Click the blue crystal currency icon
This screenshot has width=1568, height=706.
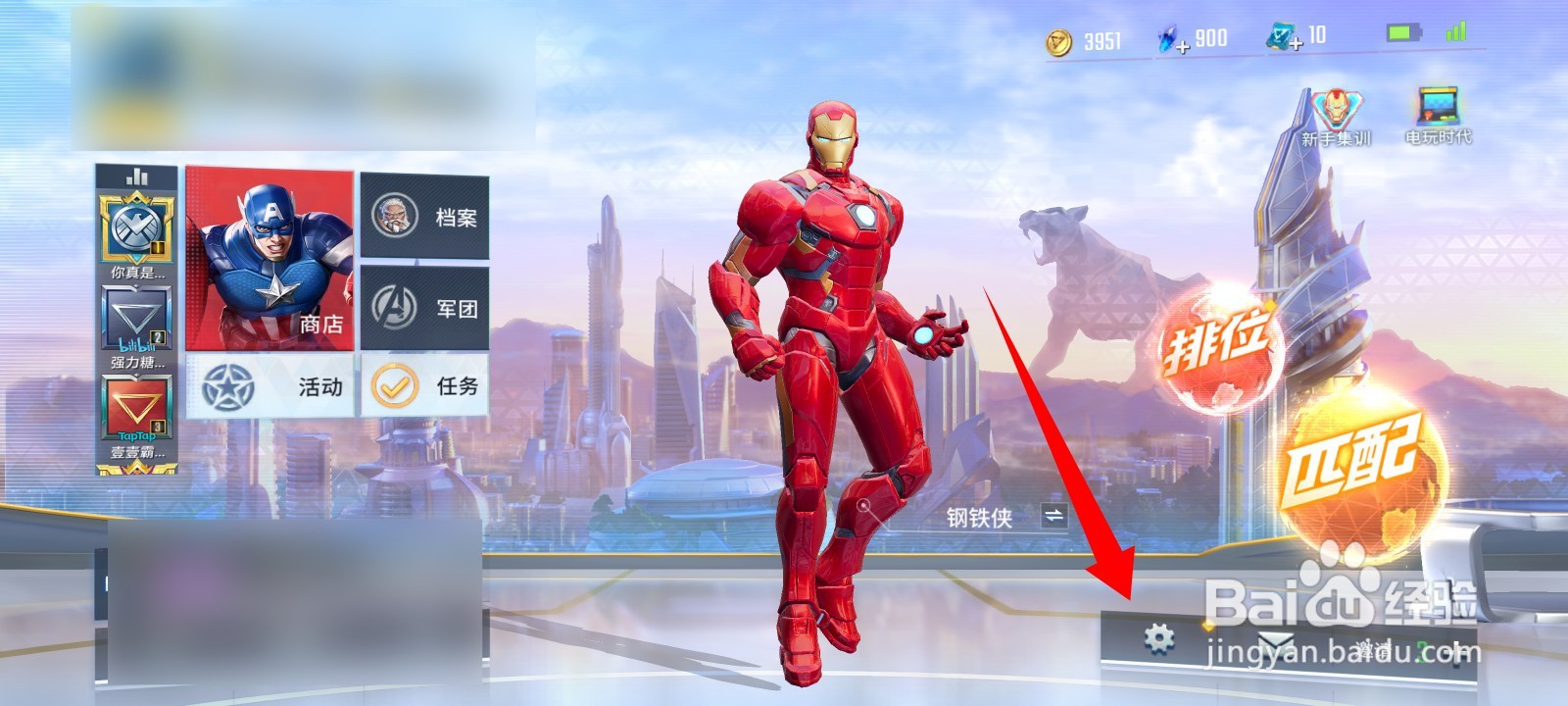point(1166,36)
